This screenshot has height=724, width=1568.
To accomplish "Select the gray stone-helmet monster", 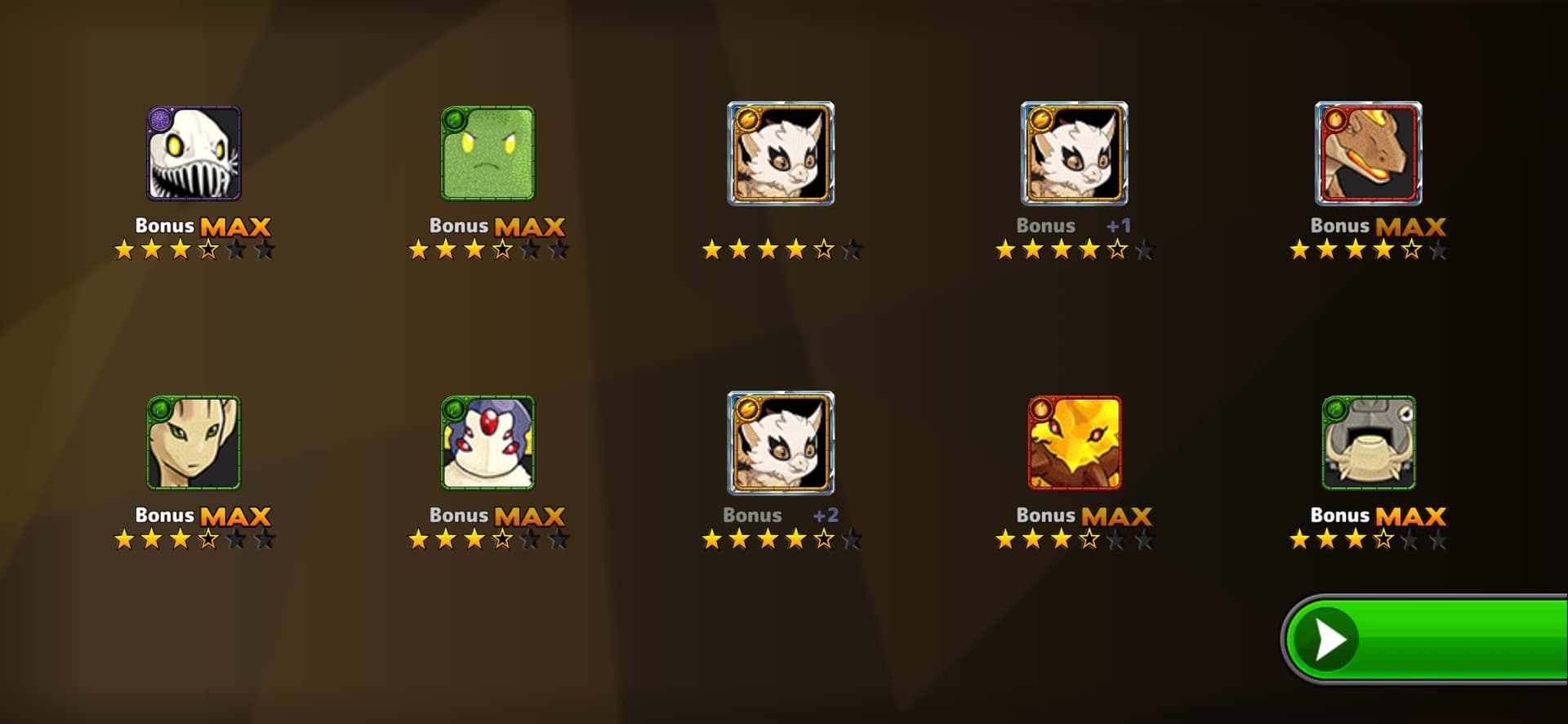I will (1368, 443).
